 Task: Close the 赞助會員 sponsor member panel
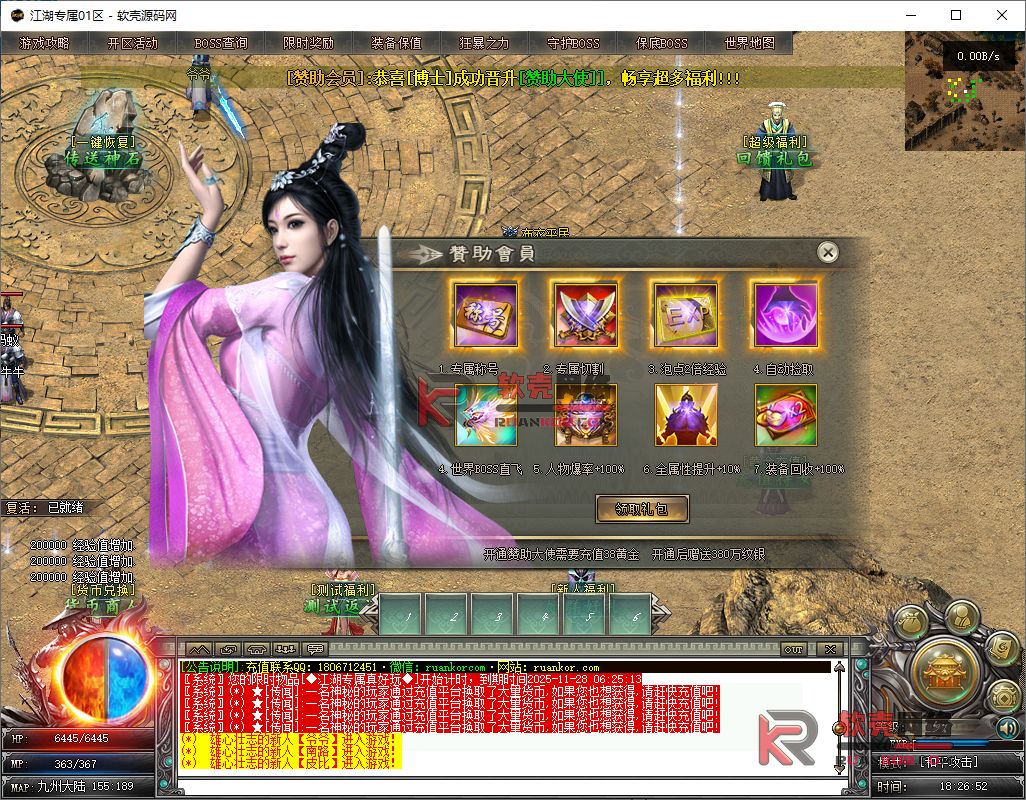pyautogui.click(x=827, y=253)
